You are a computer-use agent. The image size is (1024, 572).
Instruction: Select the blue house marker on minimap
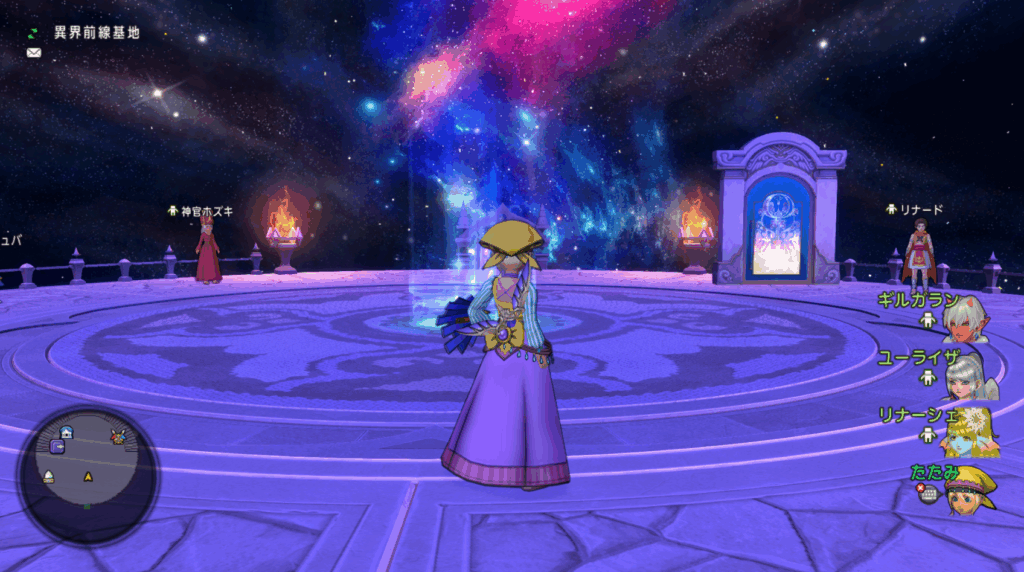[x=67, y=432]
